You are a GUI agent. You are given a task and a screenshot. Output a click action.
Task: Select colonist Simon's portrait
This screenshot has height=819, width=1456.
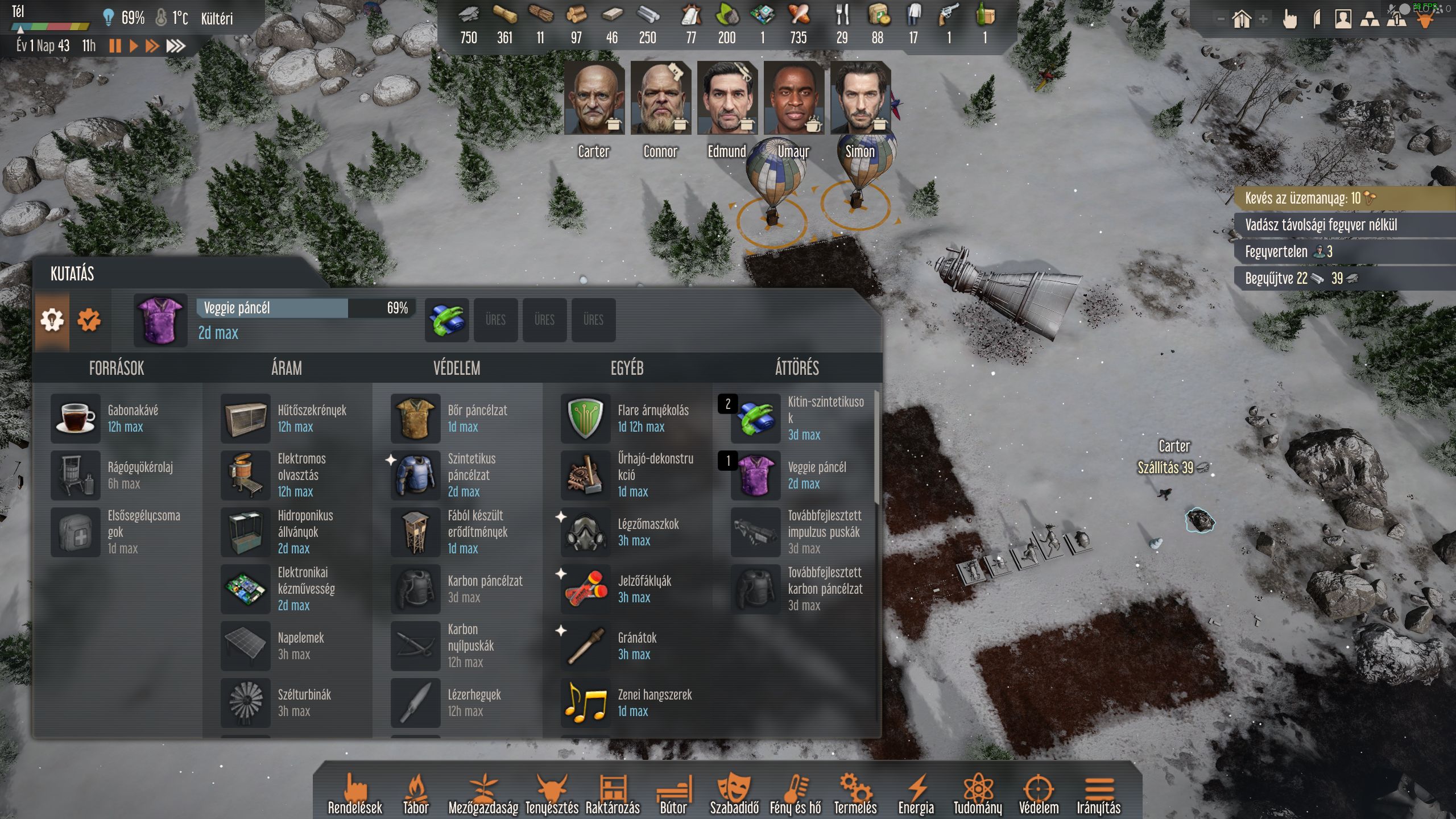(x=860, y=98)
